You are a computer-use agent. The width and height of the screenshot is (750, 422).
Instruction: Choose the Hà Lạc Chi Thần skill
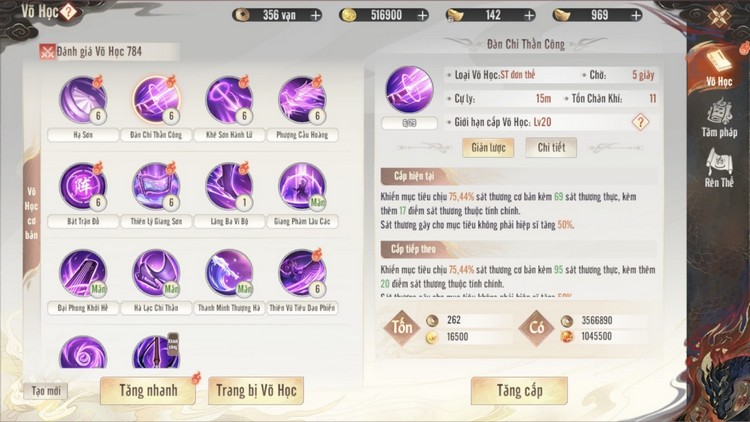(x=156, y=273)
